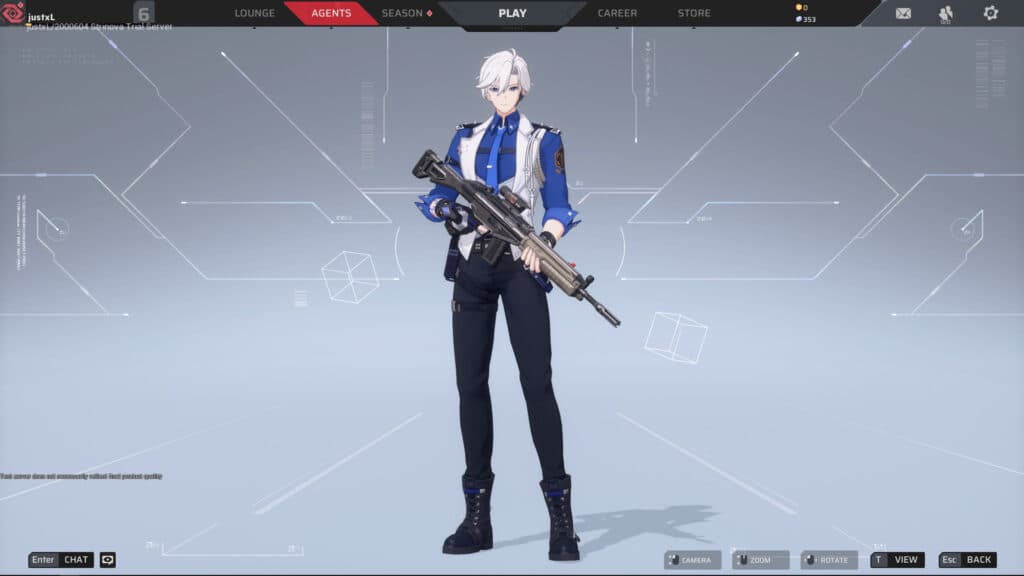
Task: Open the Chat box
Action: pyautogui.click(x=61, y=560)
